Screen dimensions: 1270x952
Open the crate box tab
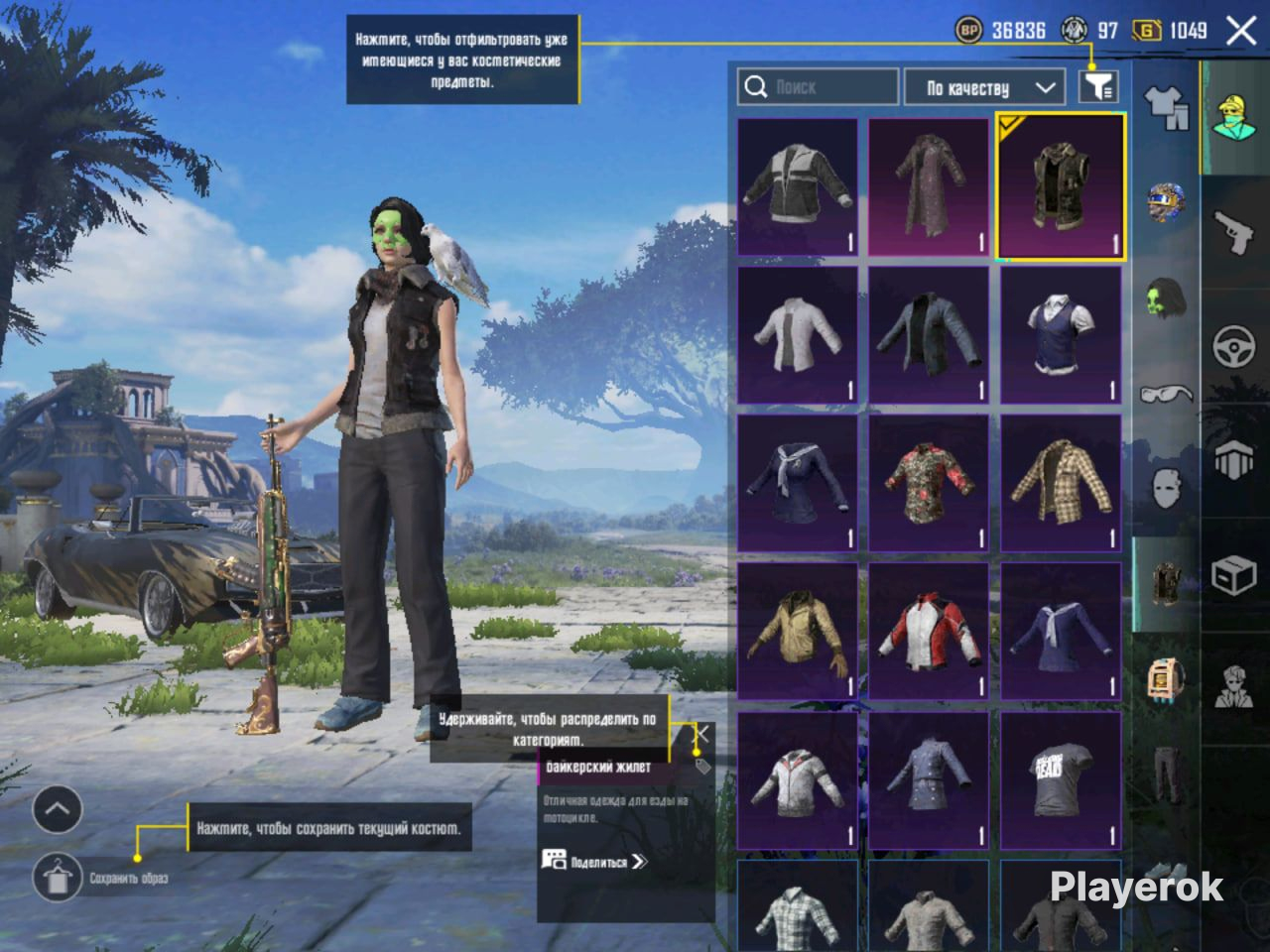[1234, 575]
